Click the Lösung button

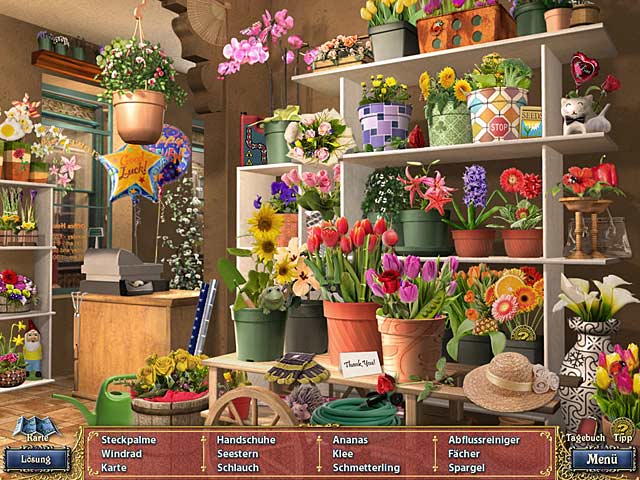coord(36,460)
